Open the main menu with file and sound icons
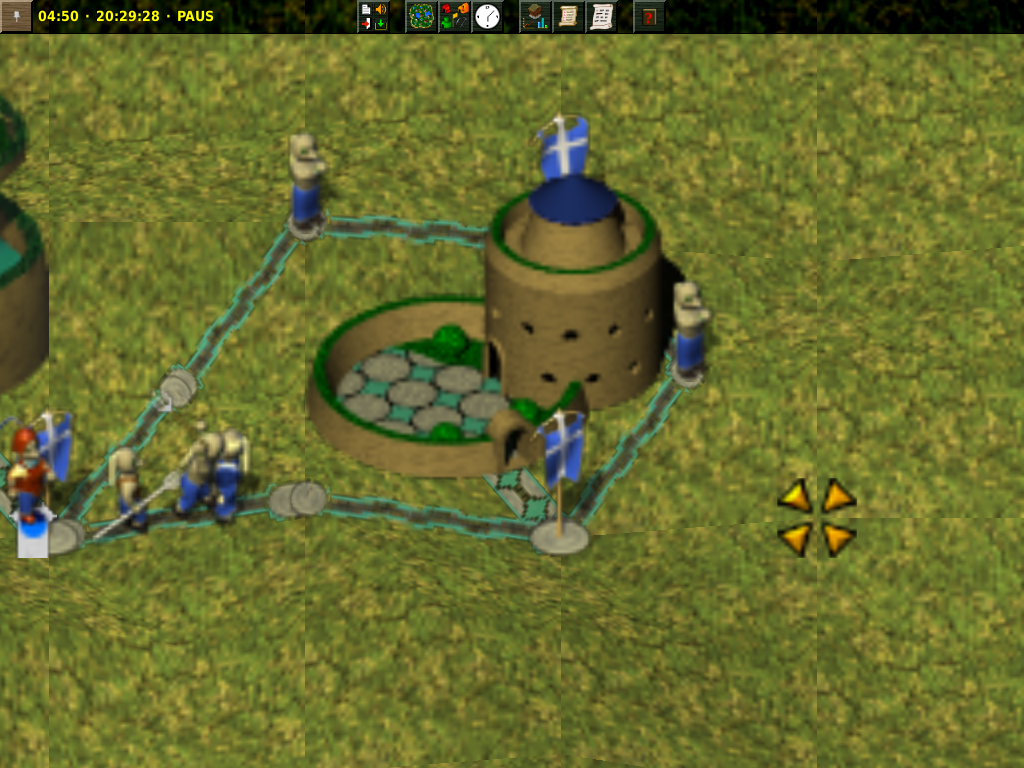 (x=373, y=16)
